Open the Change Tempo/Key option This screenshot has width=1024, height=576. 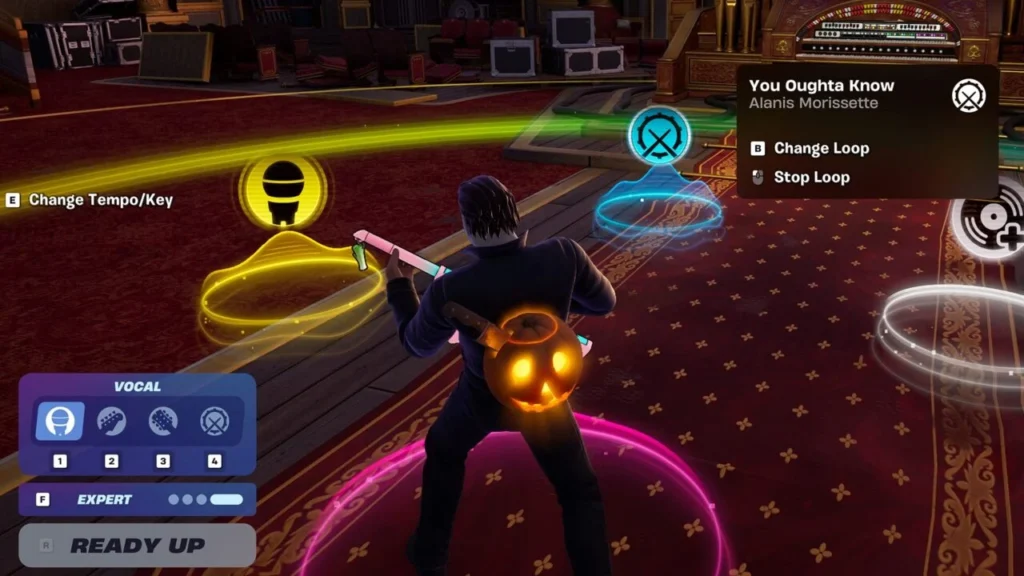[x=100, y=200]
